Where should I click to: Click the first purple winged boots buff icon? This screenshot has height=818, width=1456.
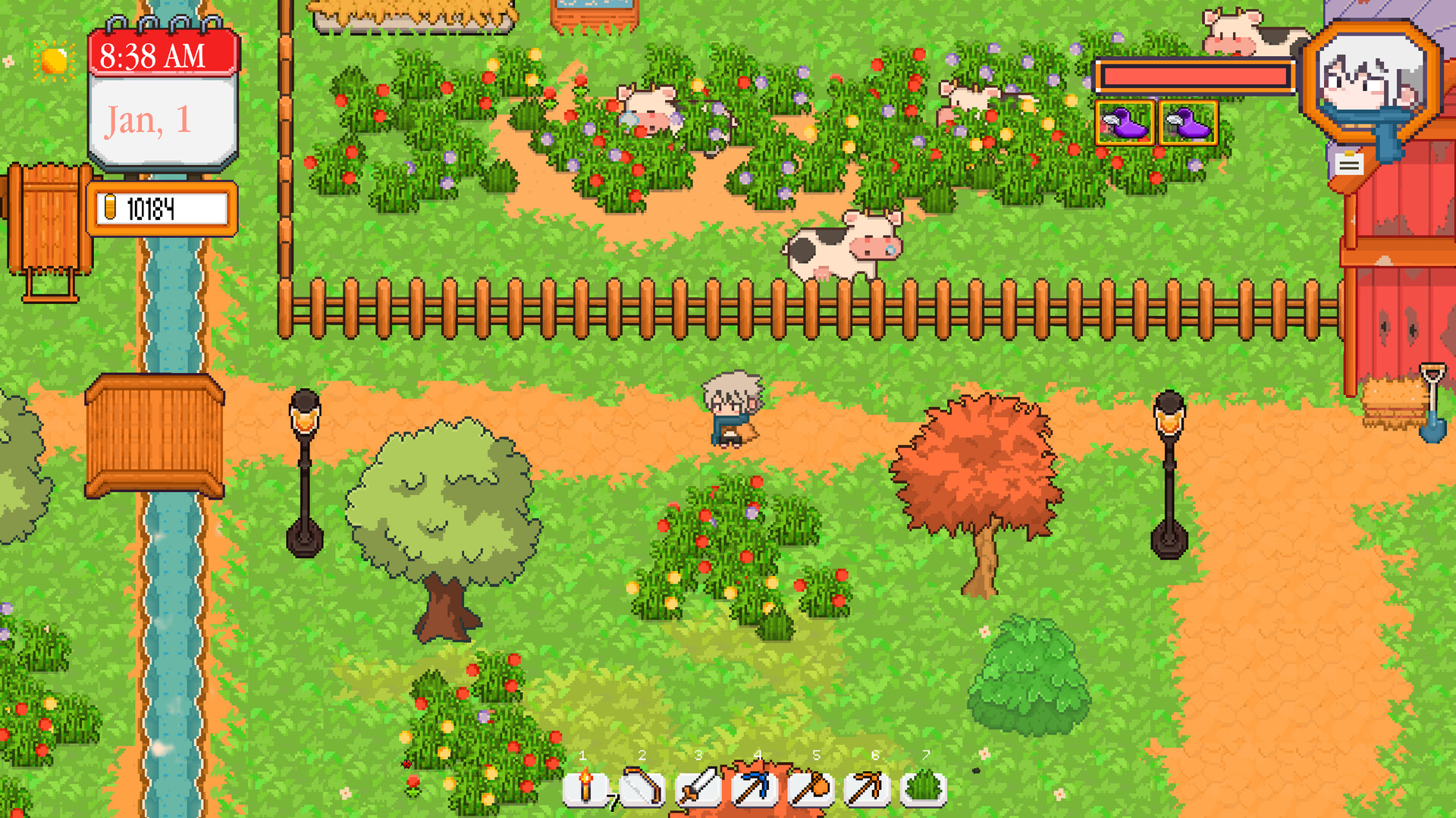pos(1124,121)
